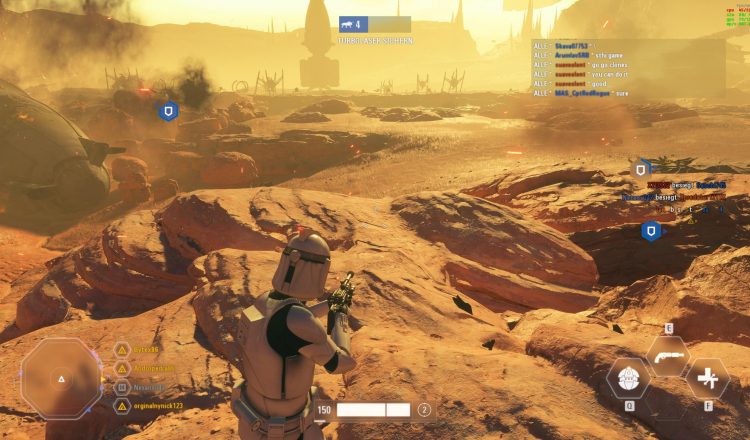The height and width of the screenshot is (440, 750).
Task: Trigger the crossed-tools ability icon
Action: pos(709,378)
